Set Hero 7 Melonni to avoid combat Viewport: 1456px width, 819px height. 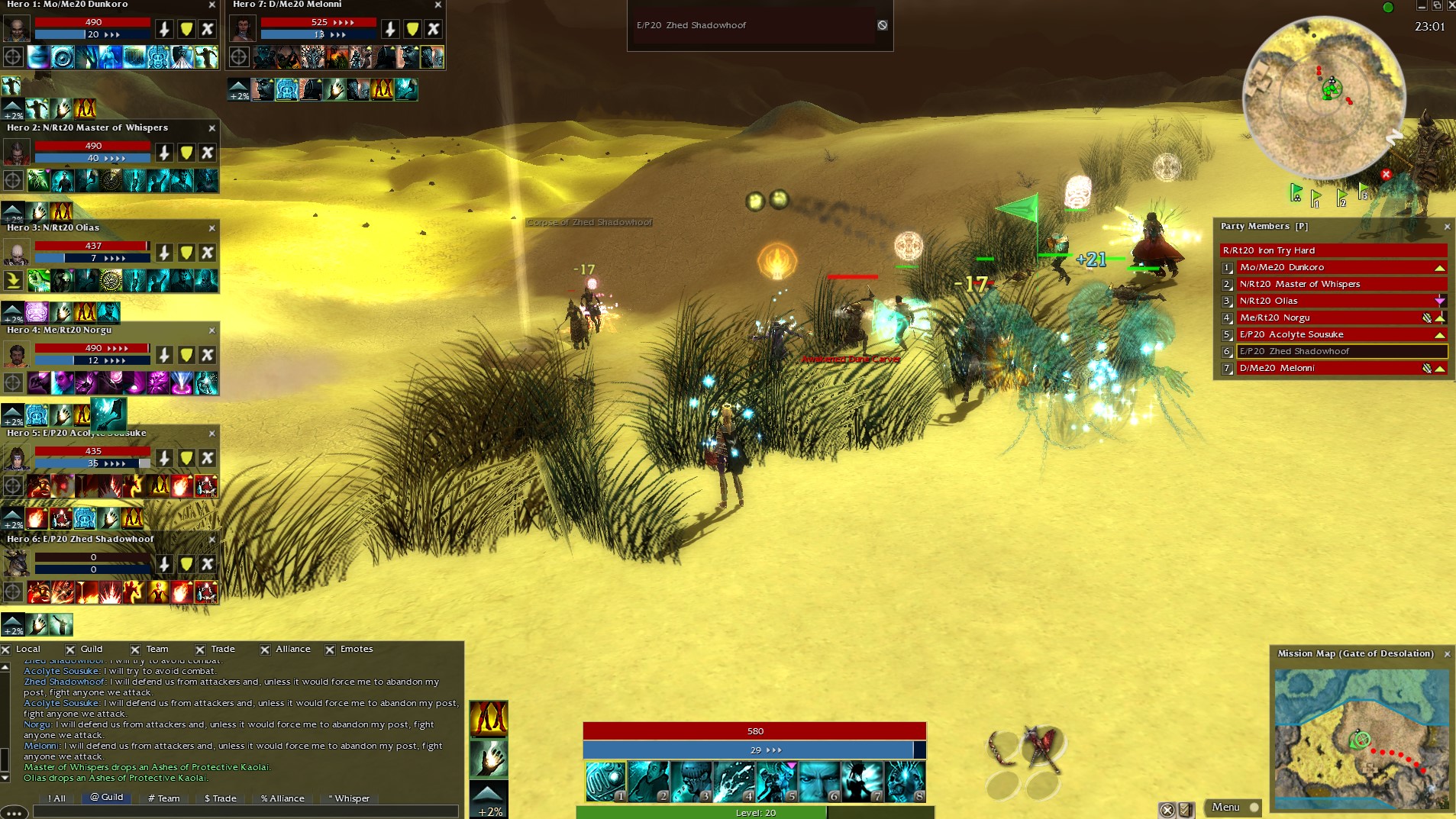(x=434, y=29)
